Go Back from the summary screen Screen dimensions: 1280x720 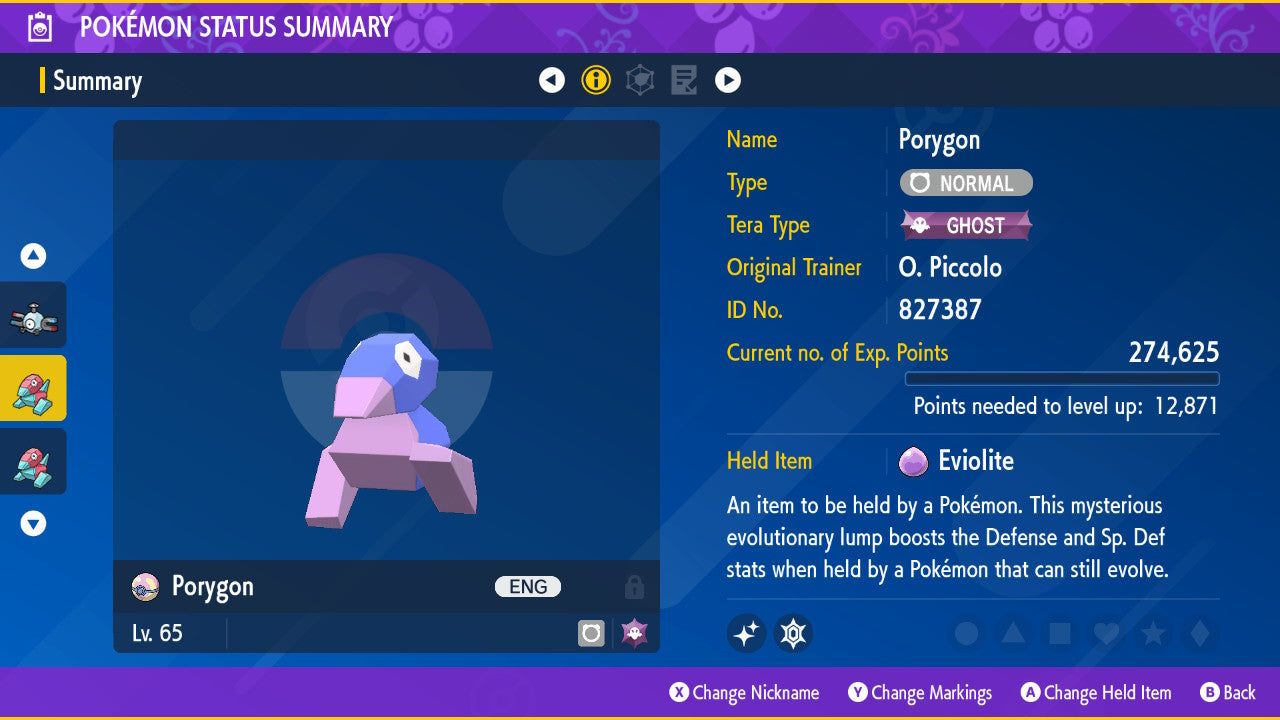[1228, 693]
